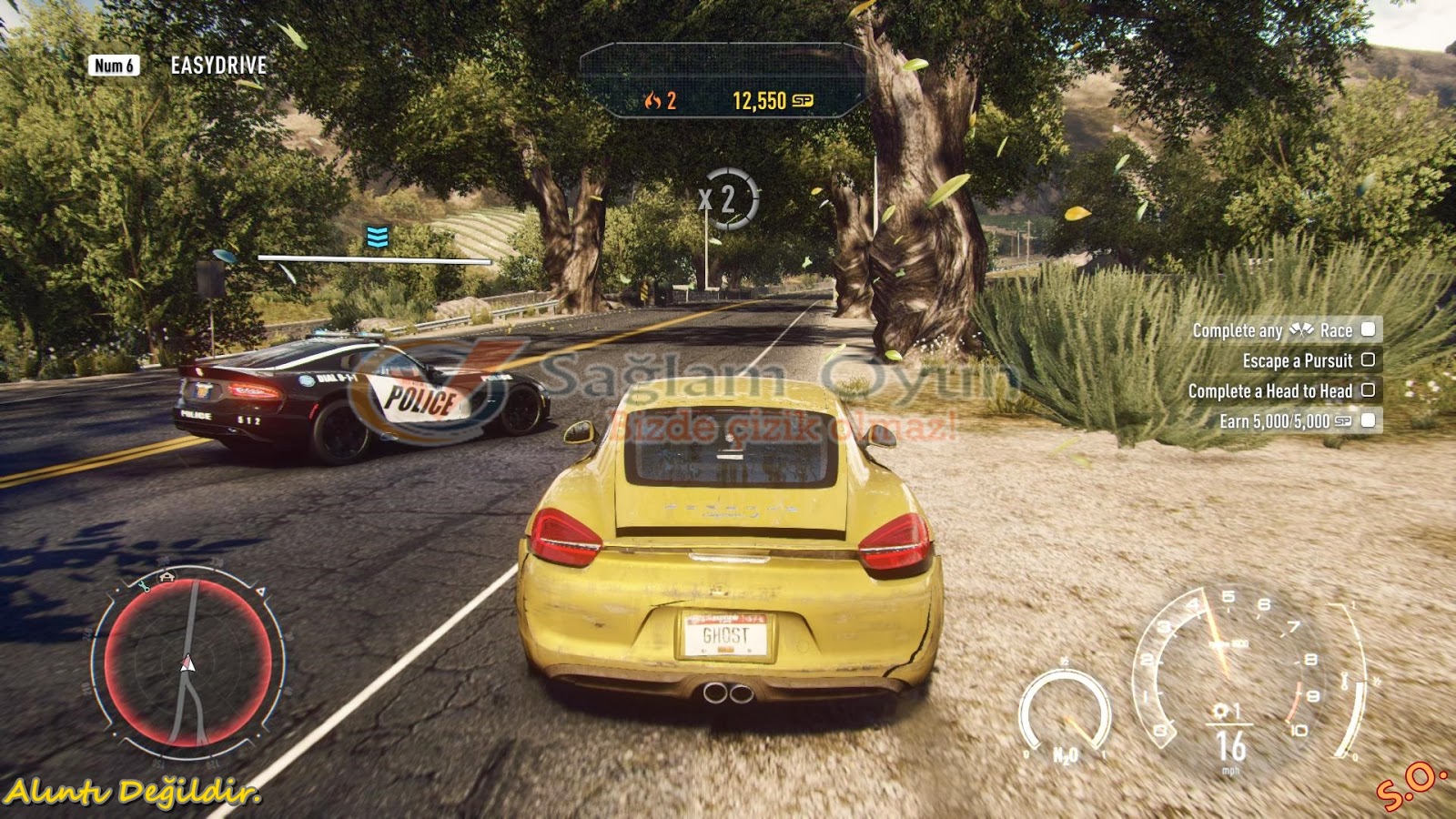Check the Escape a Pursuit objective box

tap(1368, 361)
